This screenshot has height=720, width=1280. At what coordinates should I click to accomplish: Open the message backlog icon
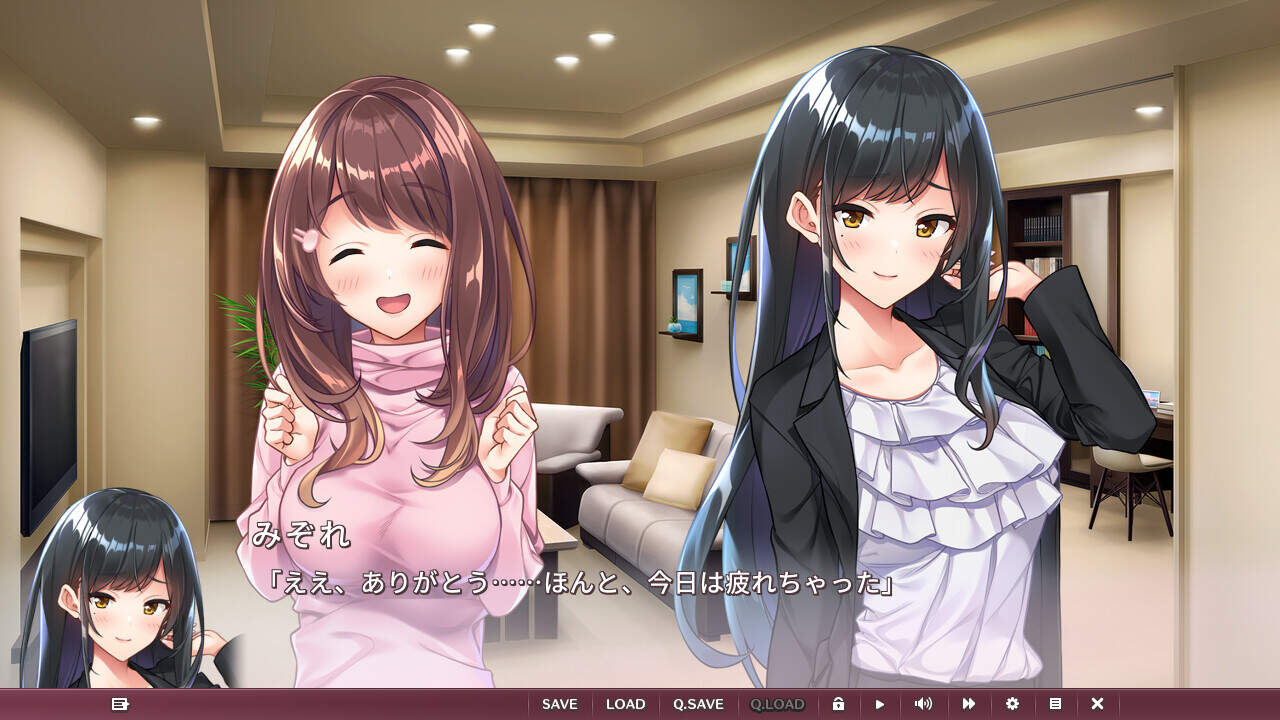click(120, 704)
